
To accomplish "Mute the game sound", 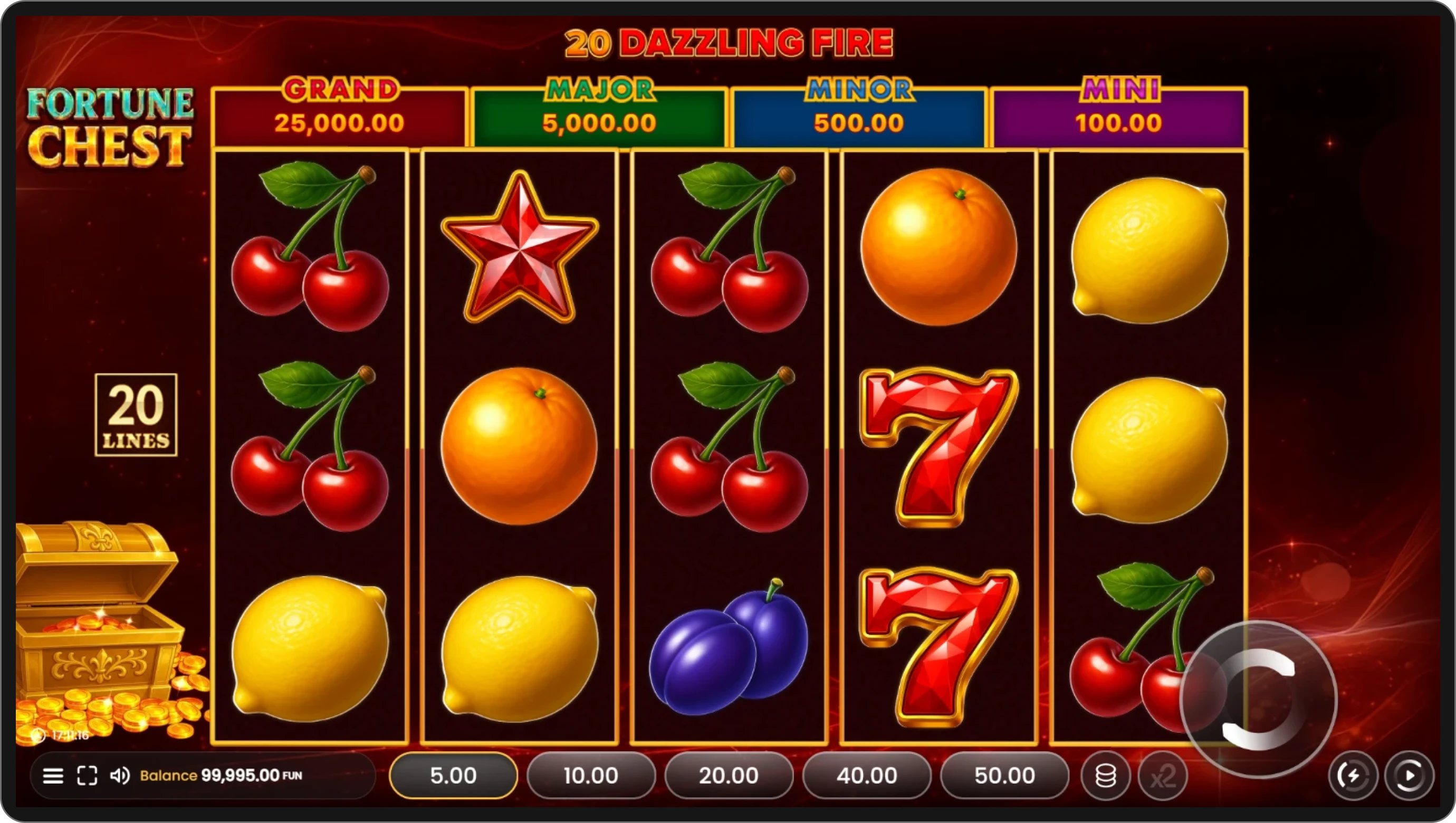I will [119, 776].
